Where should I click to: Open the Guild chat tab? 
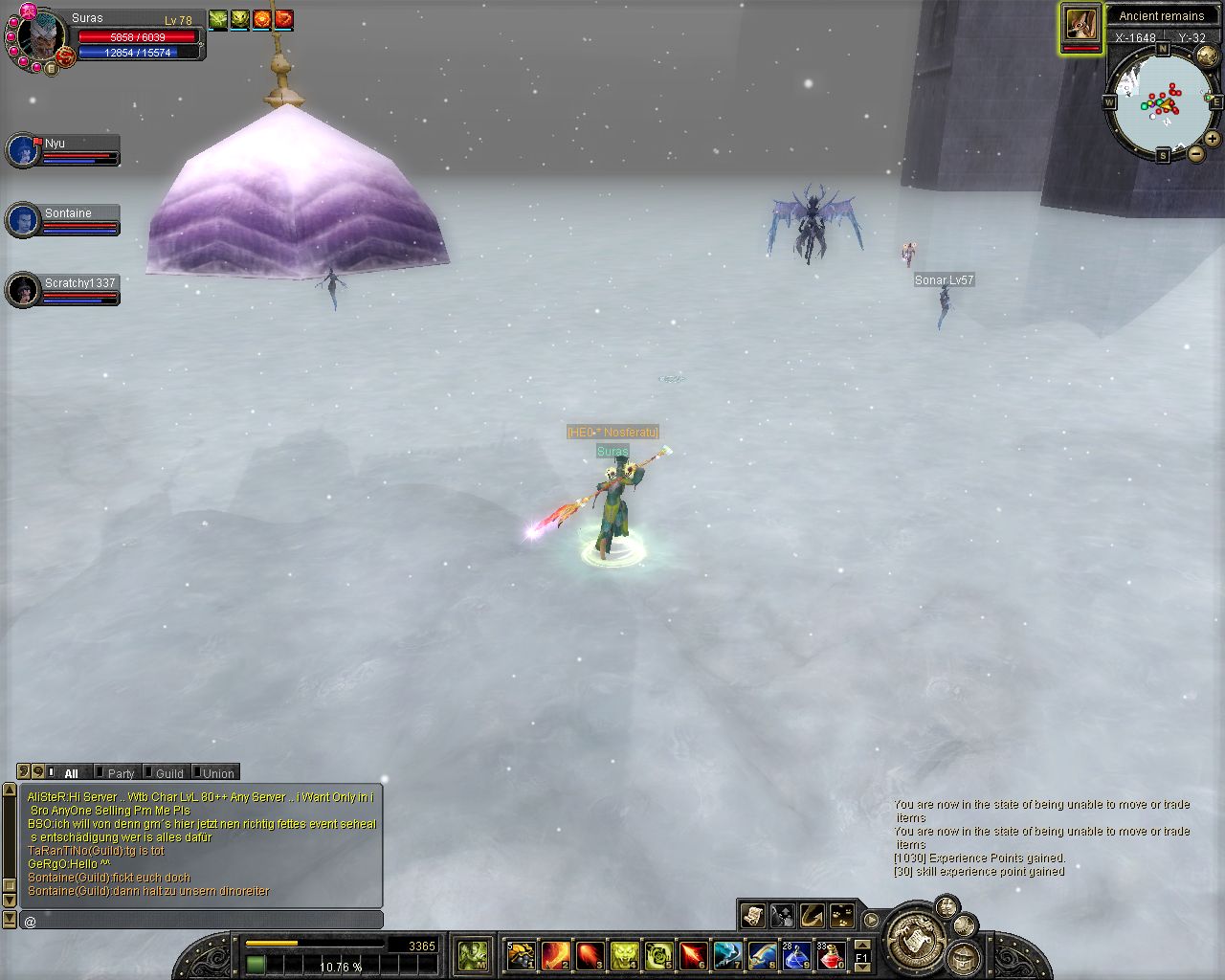coord(168,773)
